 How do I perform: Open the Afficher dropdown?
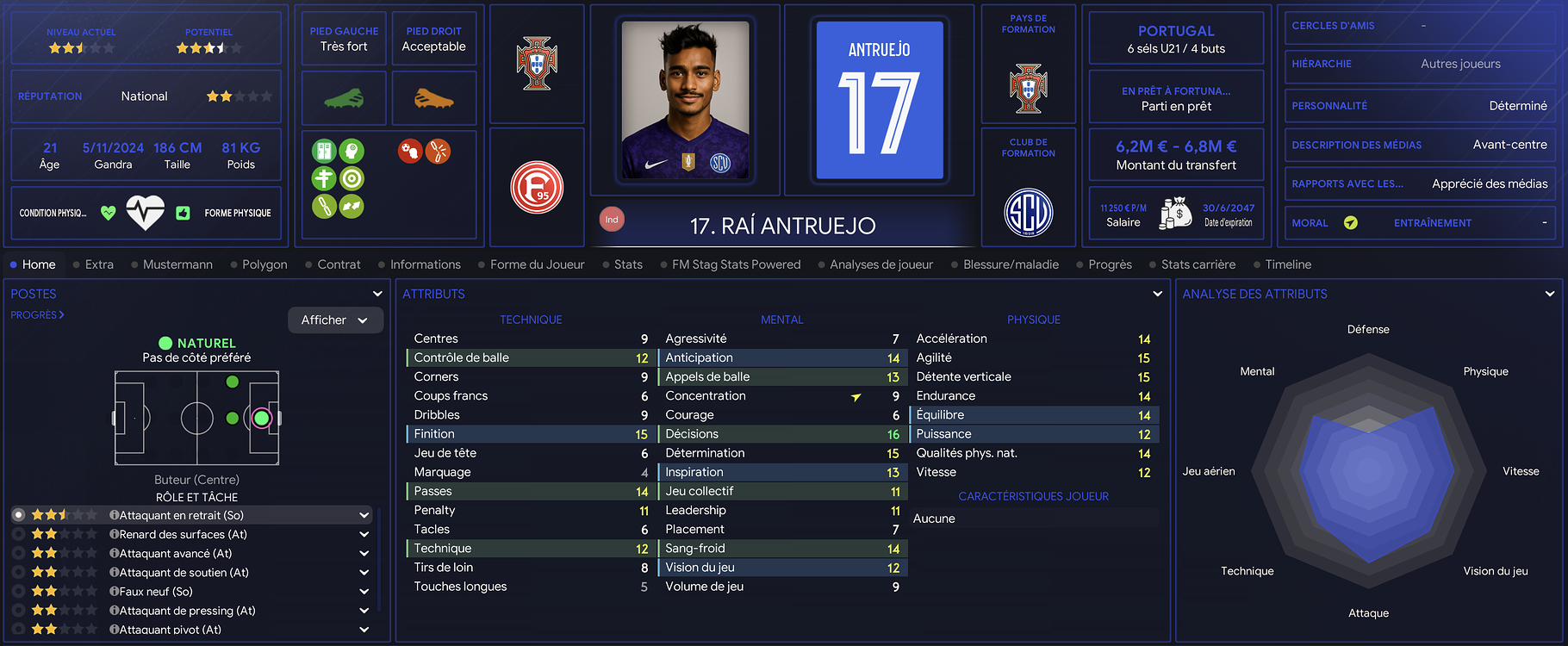[x=334, y=320]
